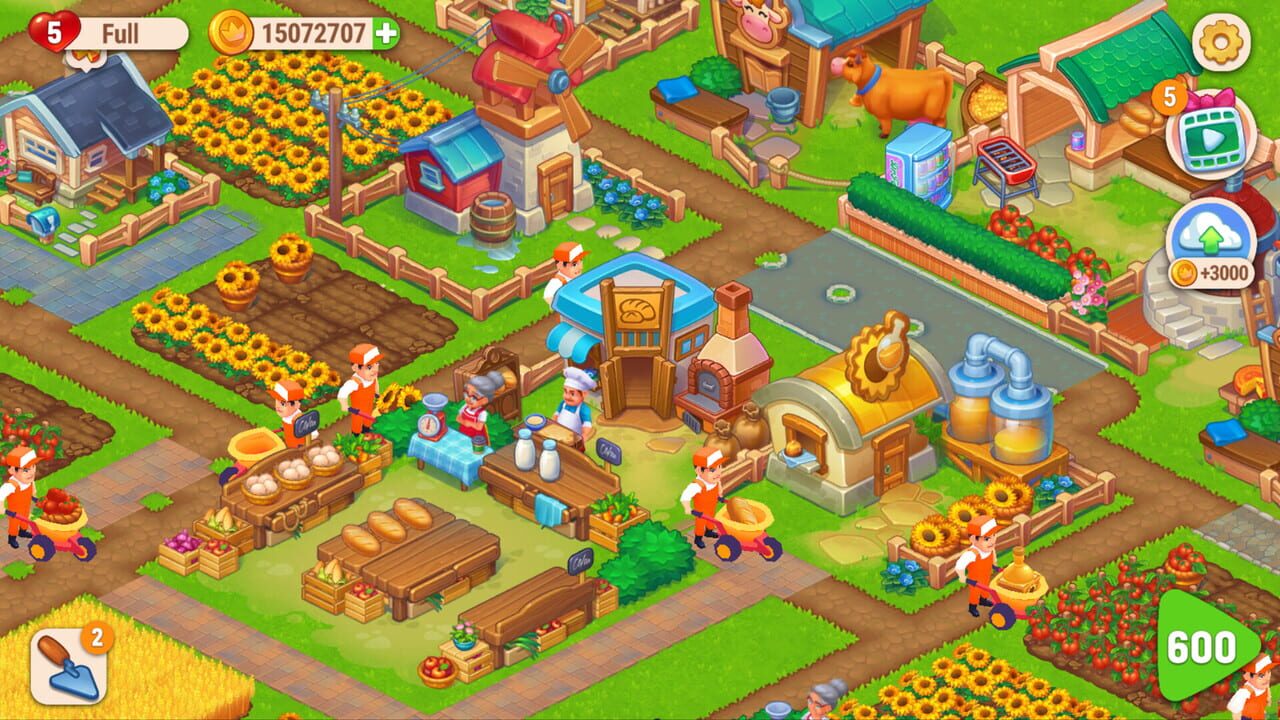
Task: Add coins using the green plus button
Action: (388, 30)
